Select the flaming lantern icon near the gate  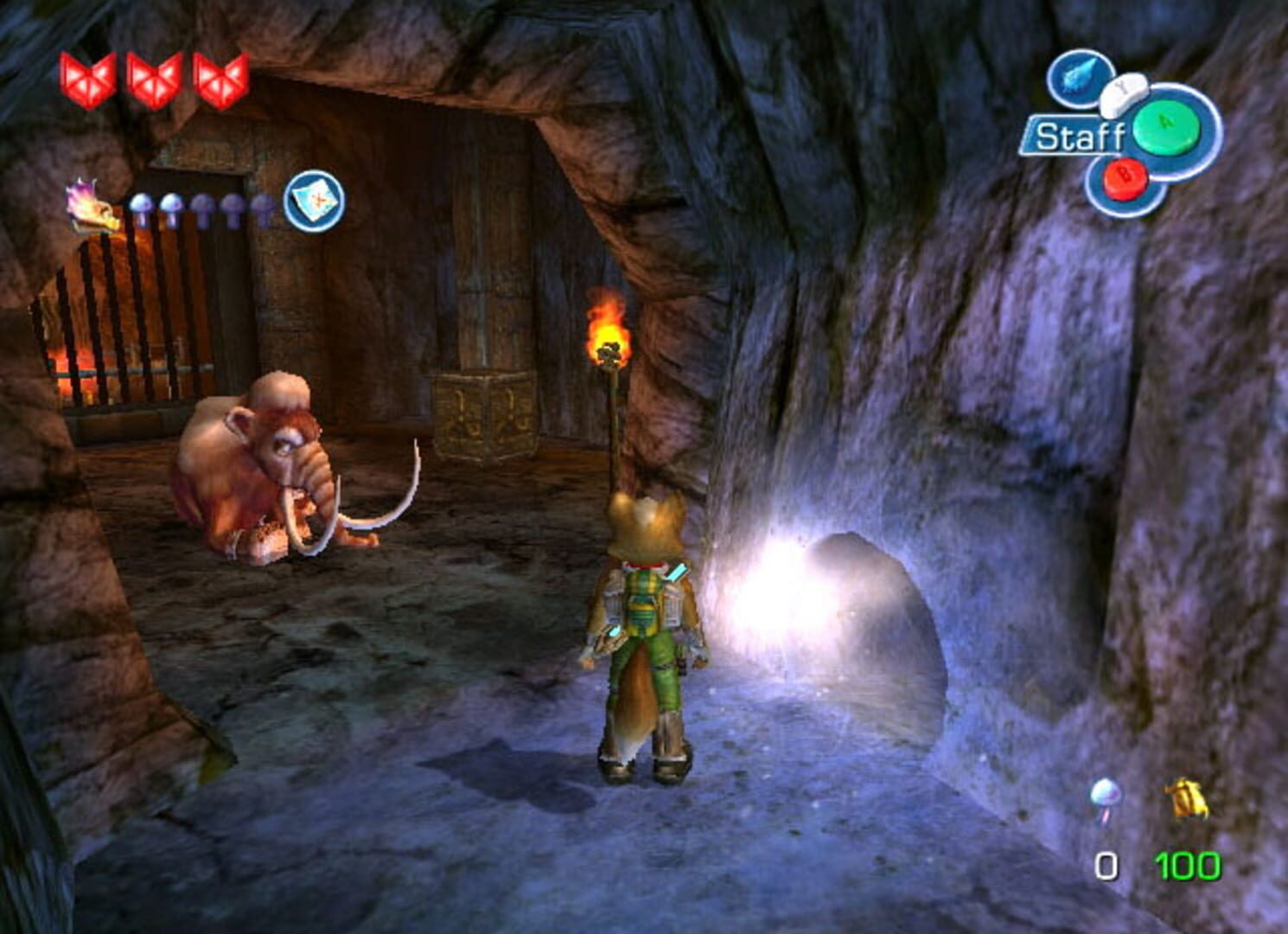[89, 206]
